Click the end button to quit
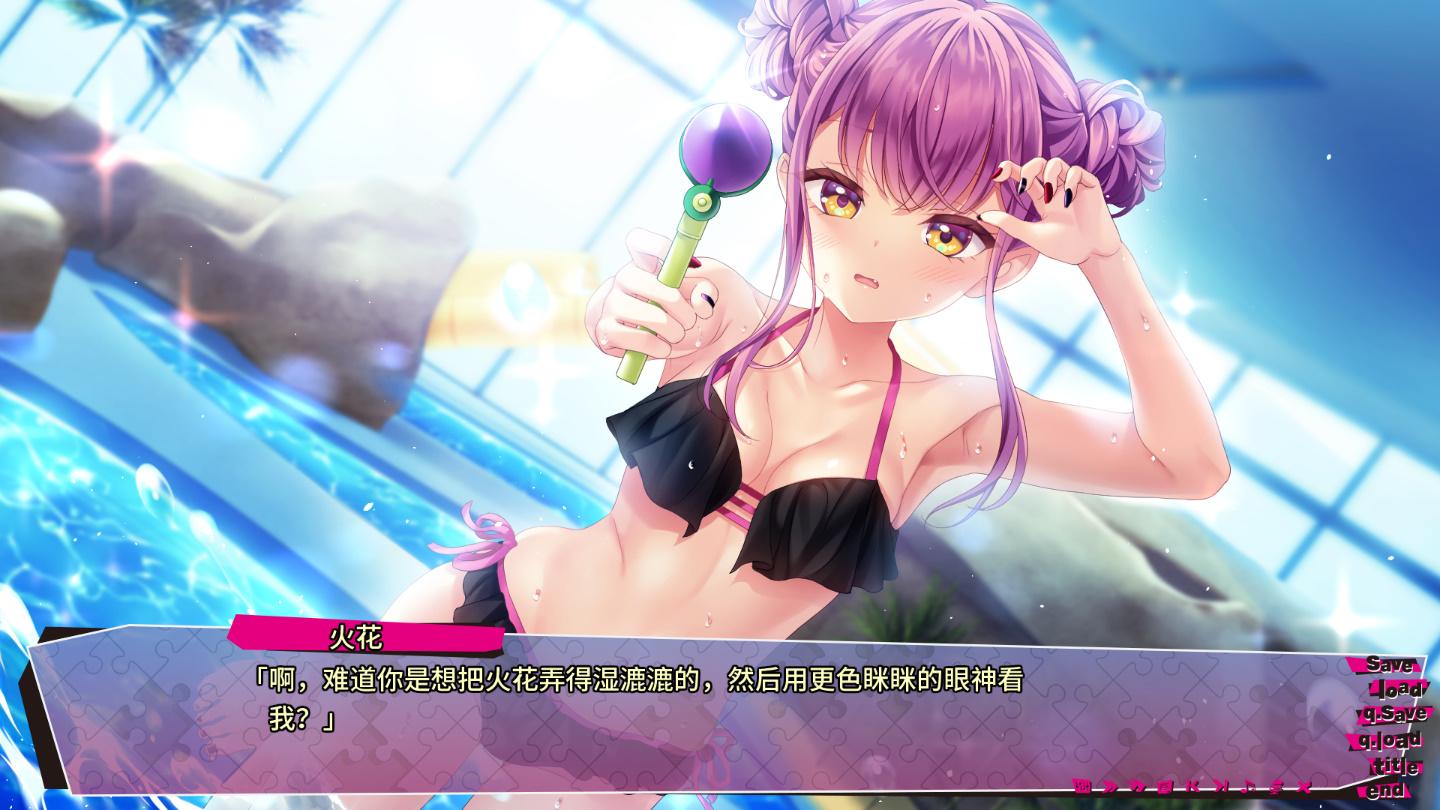Image resolution: width=1440 pixels, height=810 pixels. [x=1386, y=790]
